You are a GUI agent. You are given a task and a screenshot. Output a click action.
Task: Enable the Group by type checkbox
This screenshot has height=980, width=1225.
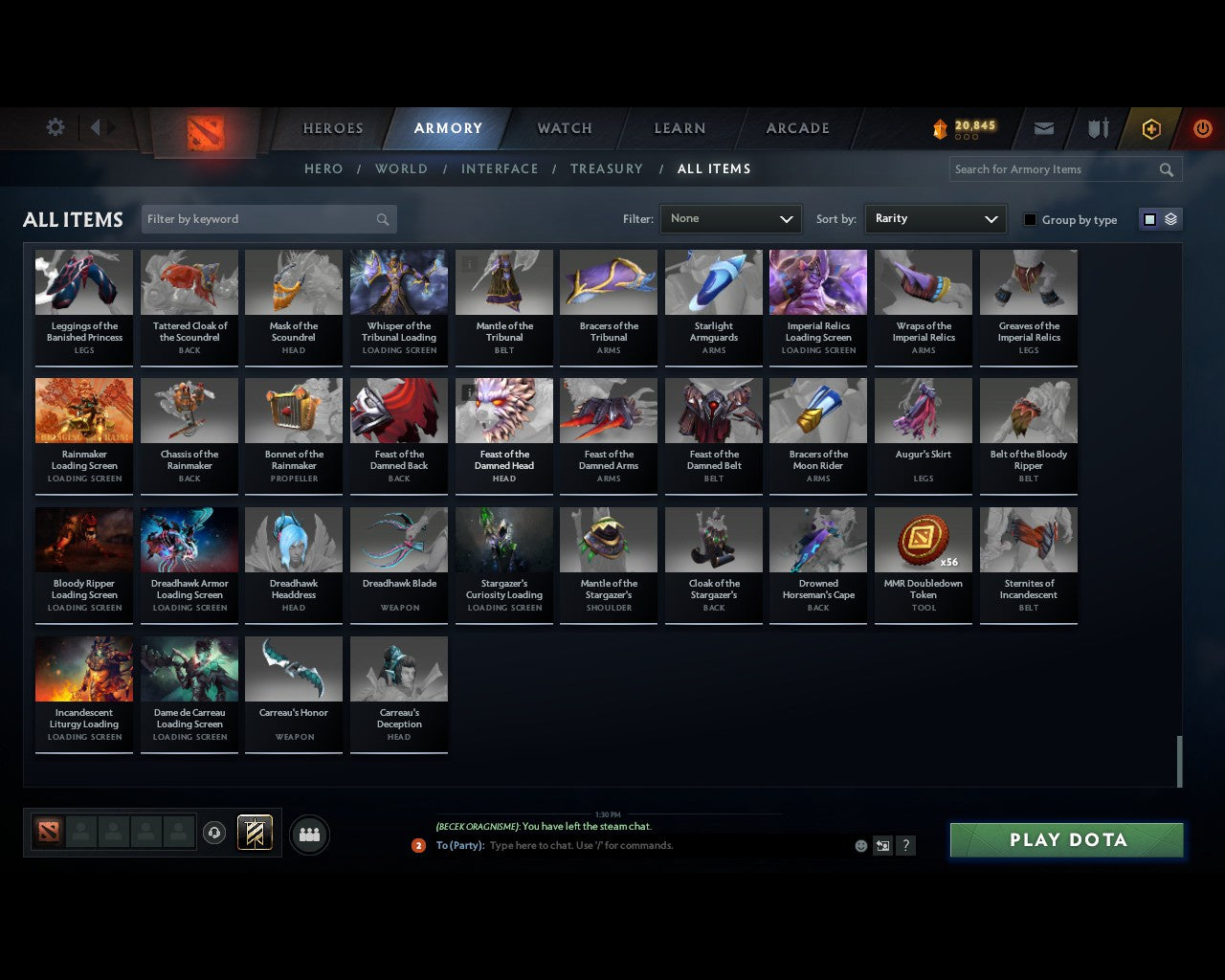tap(1030, 219)
